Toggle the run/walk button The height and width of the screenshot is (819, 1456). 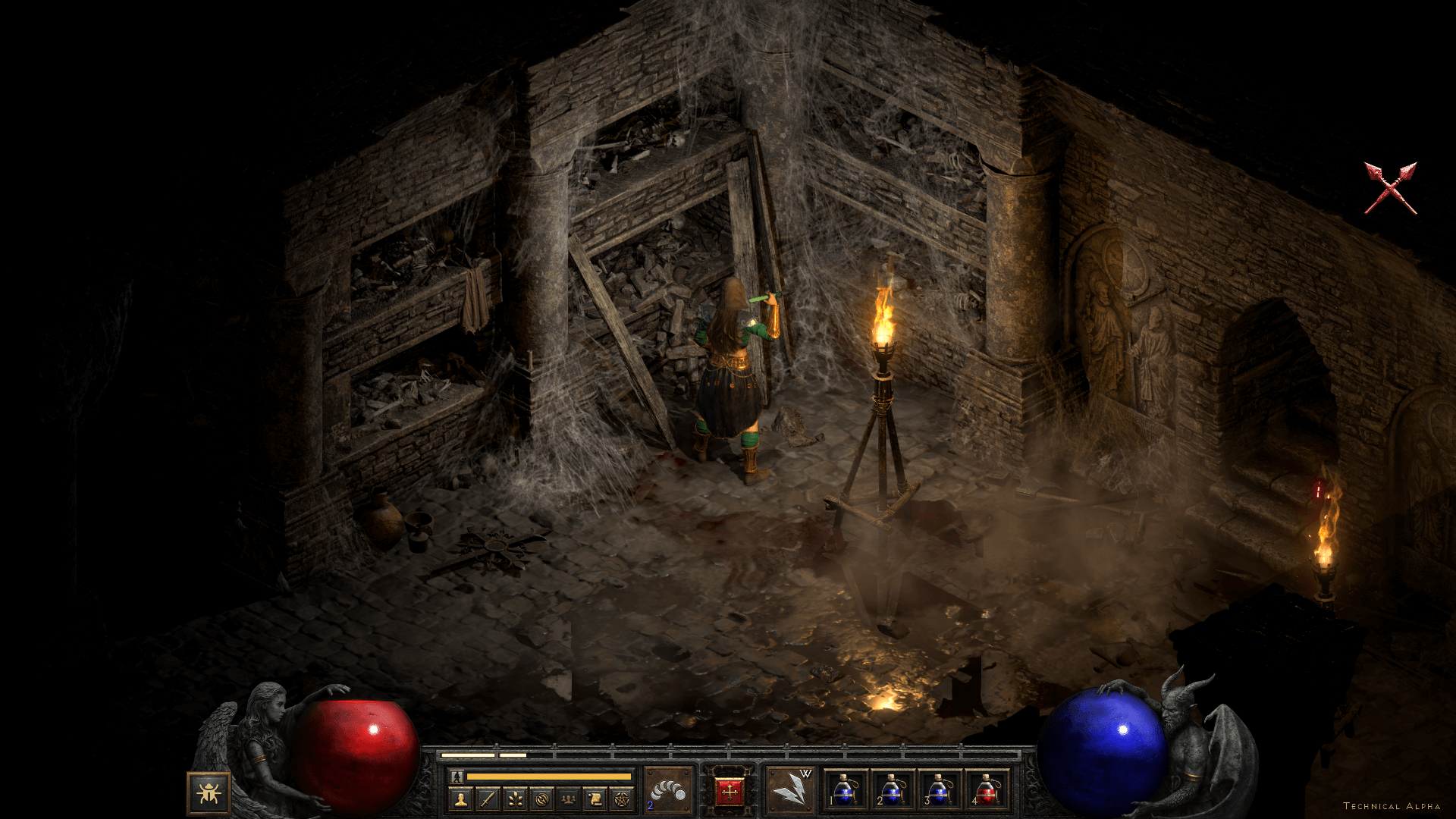(x=457, y=777)
